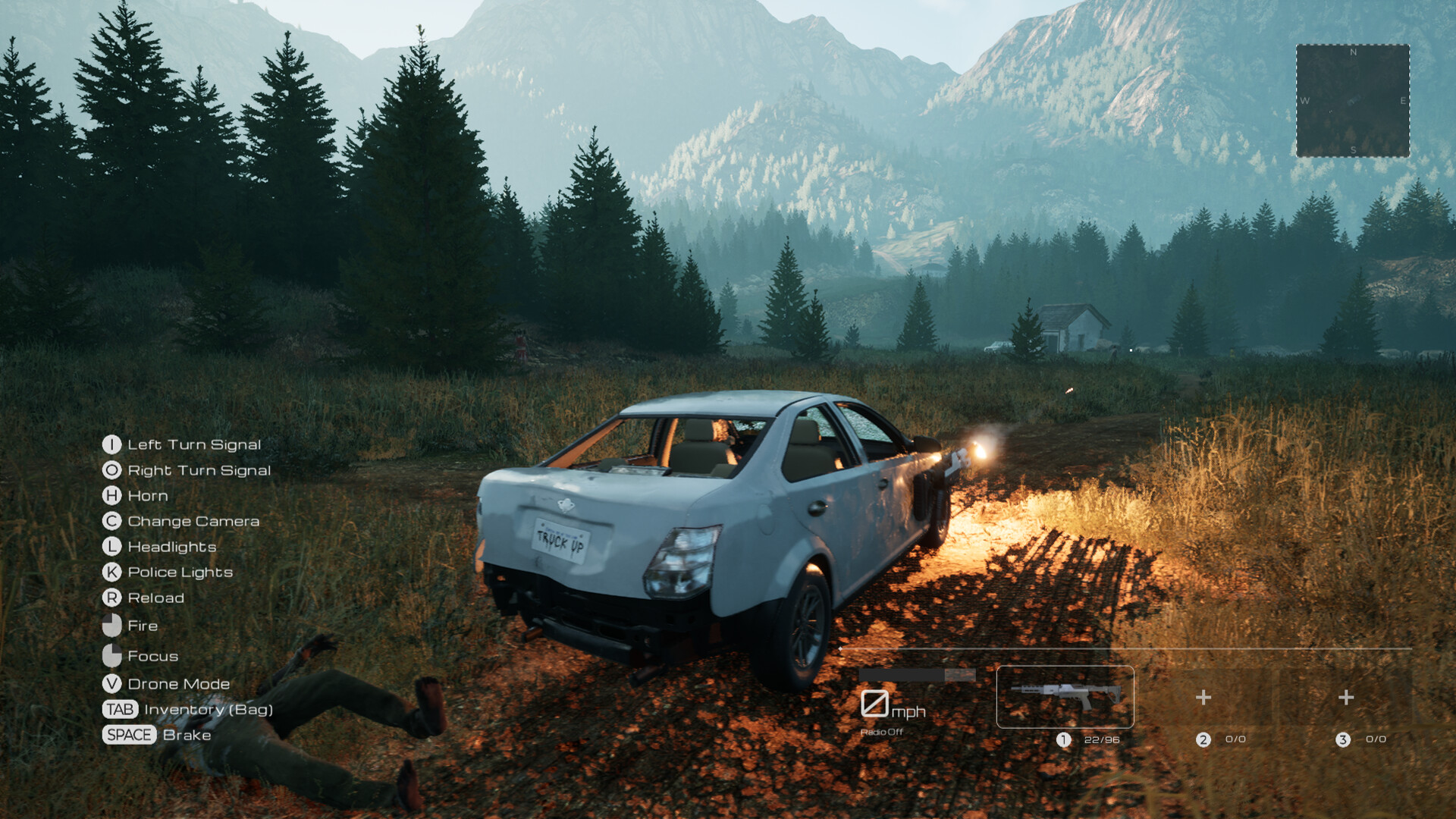The image size is (1456, 819).
Task: Select the Reload (R) key icon
Action: [111, 598]
